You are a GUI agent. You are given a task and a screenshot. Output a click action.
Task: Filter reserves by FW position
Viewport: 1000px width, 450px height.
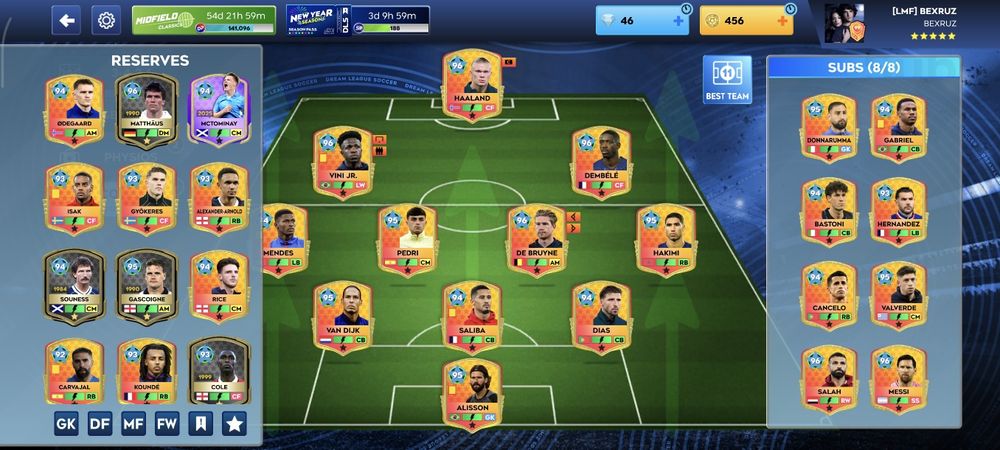click(167, 423)
